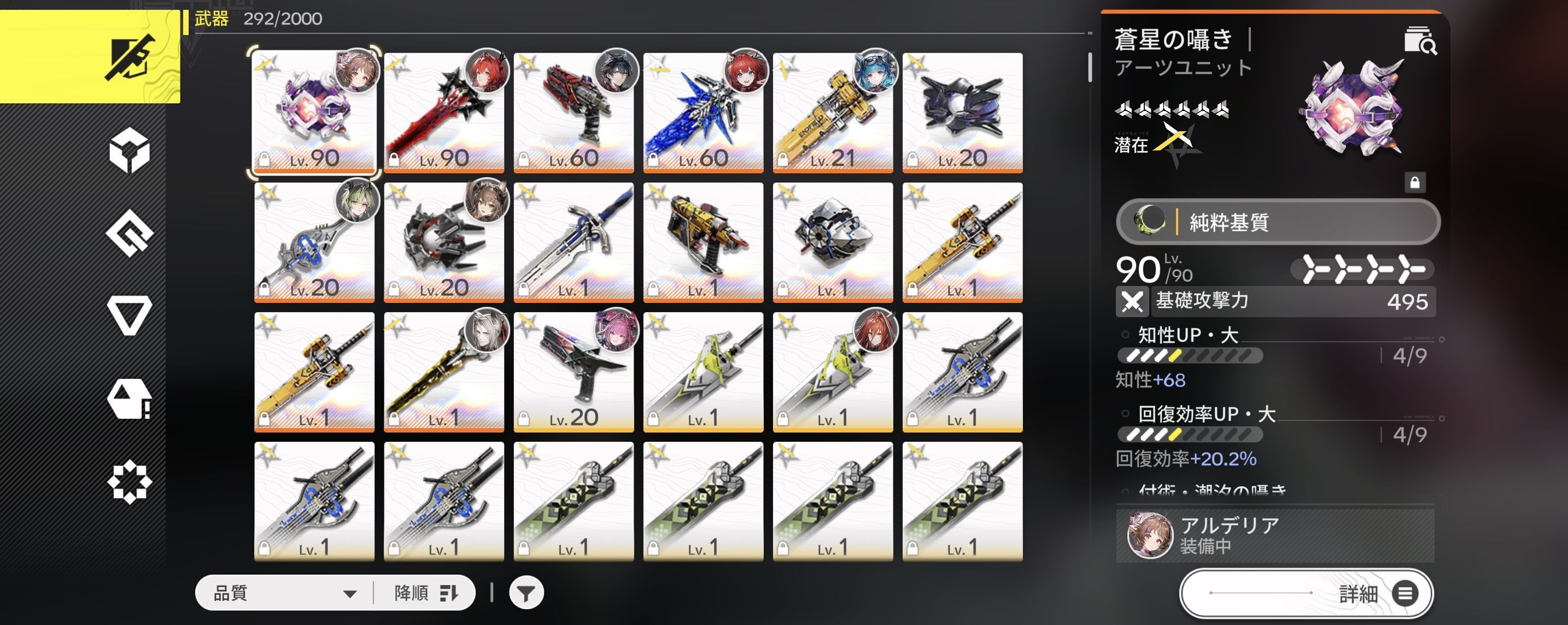This screenshot has width=1568, height=625.
Task: Select the Lv.1 yellow submachine gun weapon
Action: [703, 242]
